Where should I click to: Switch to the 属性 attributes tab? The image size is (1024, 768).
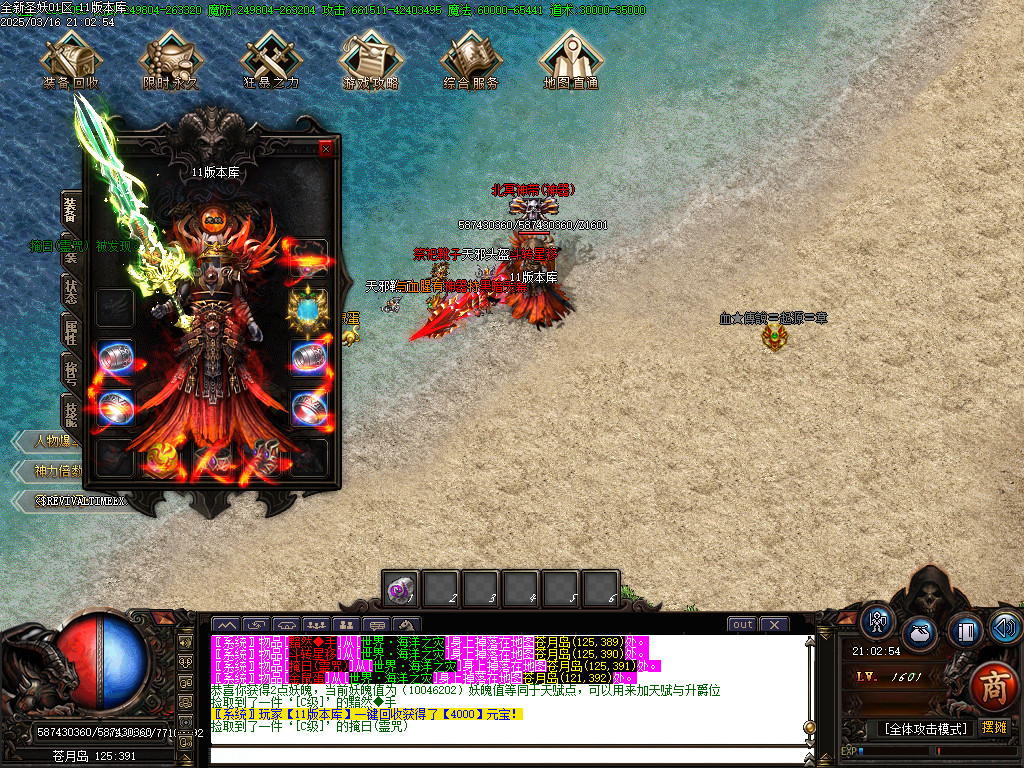71,330
